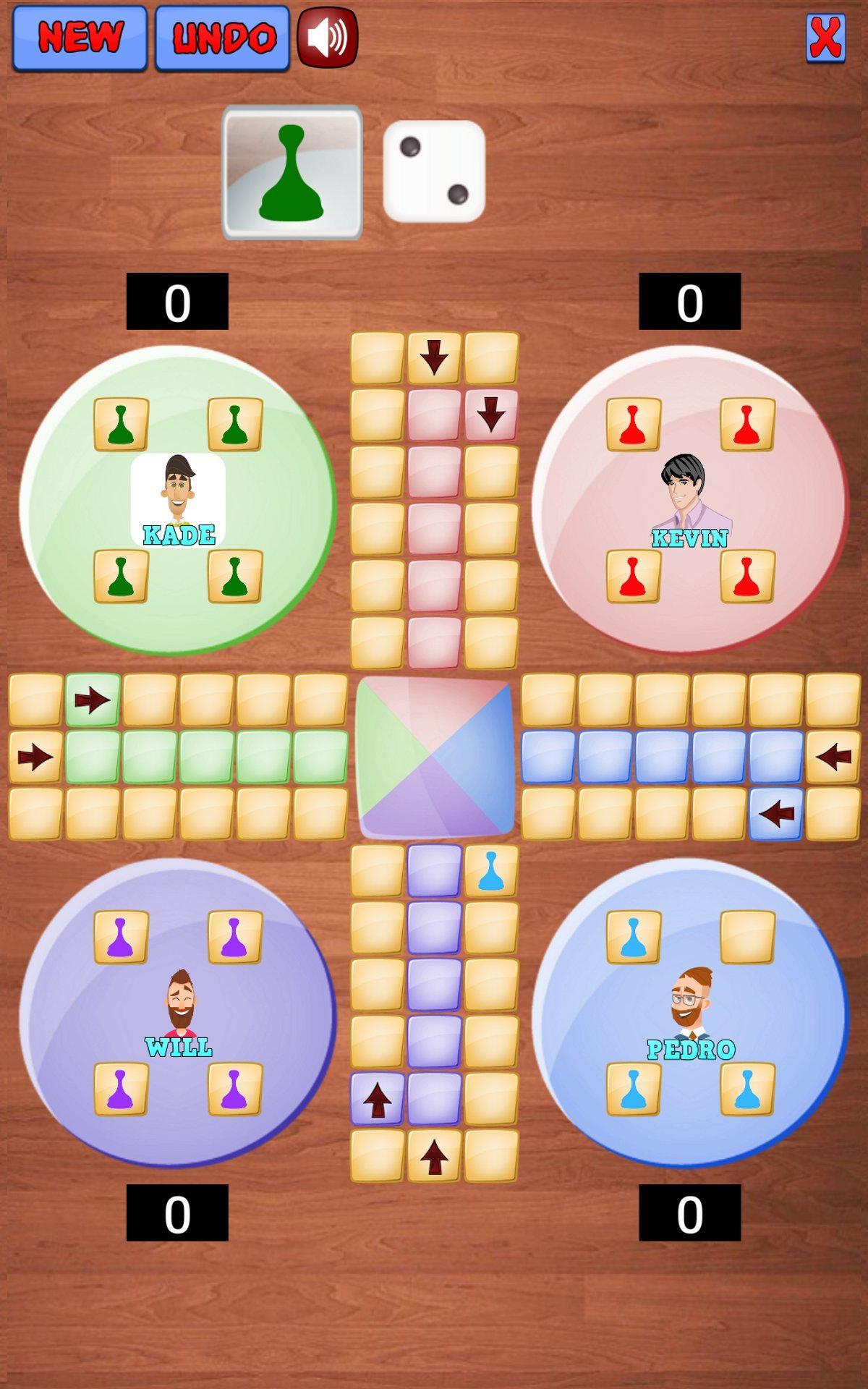Viewport: 868px width, 1389px height.
Task: Toggle the sound speaker button
Action: [328, 38]
